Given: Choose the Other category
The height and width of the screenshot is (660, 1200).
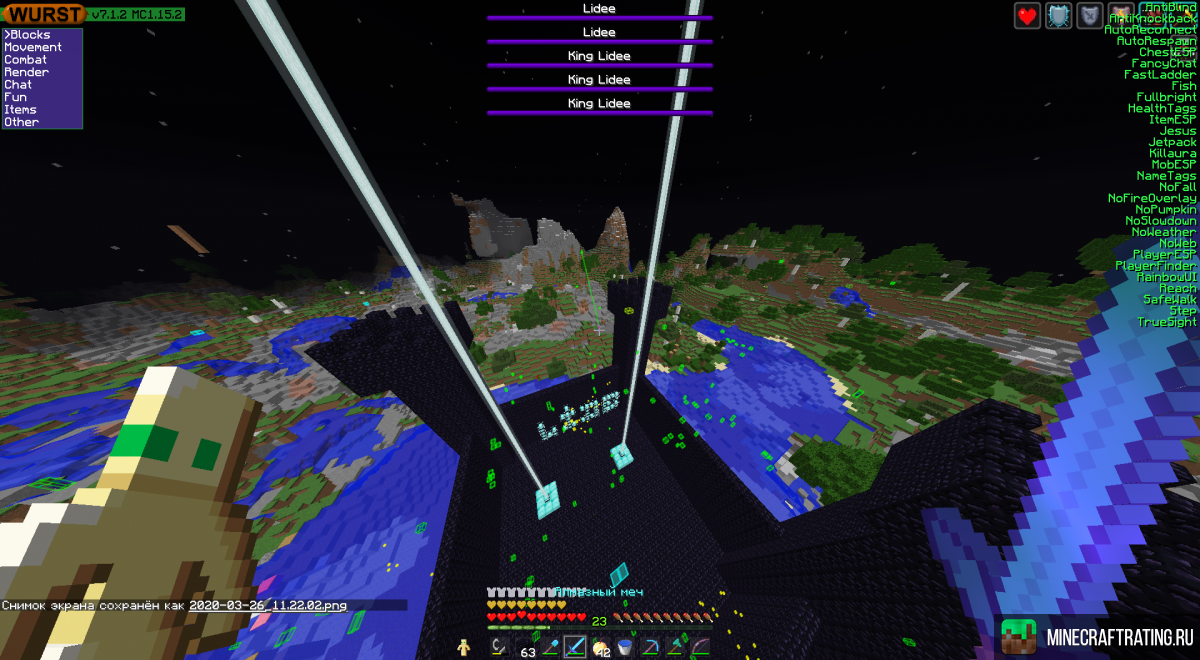Looking at the screenshot, I should 22,122.
